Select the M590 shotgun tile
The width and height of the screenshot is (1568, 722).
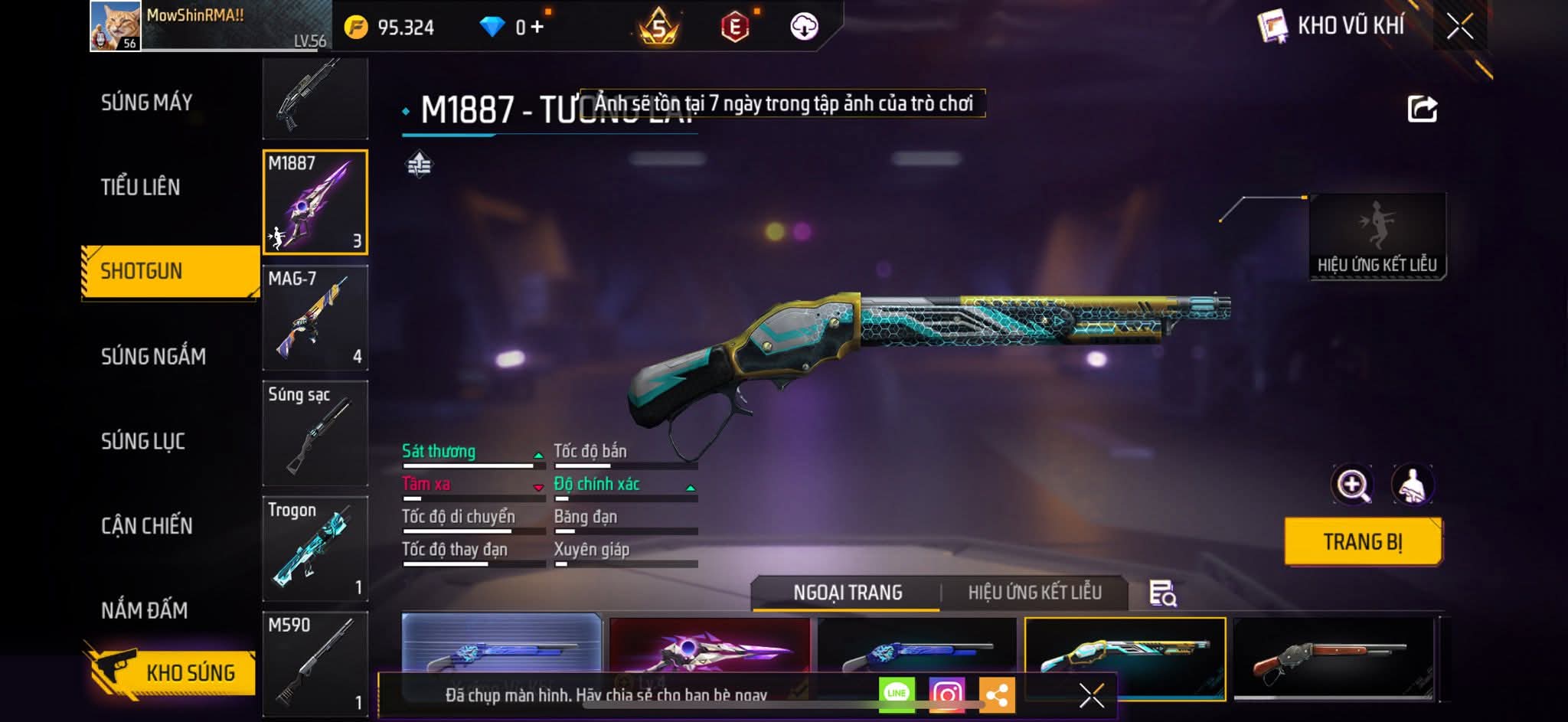pos(315,663)
